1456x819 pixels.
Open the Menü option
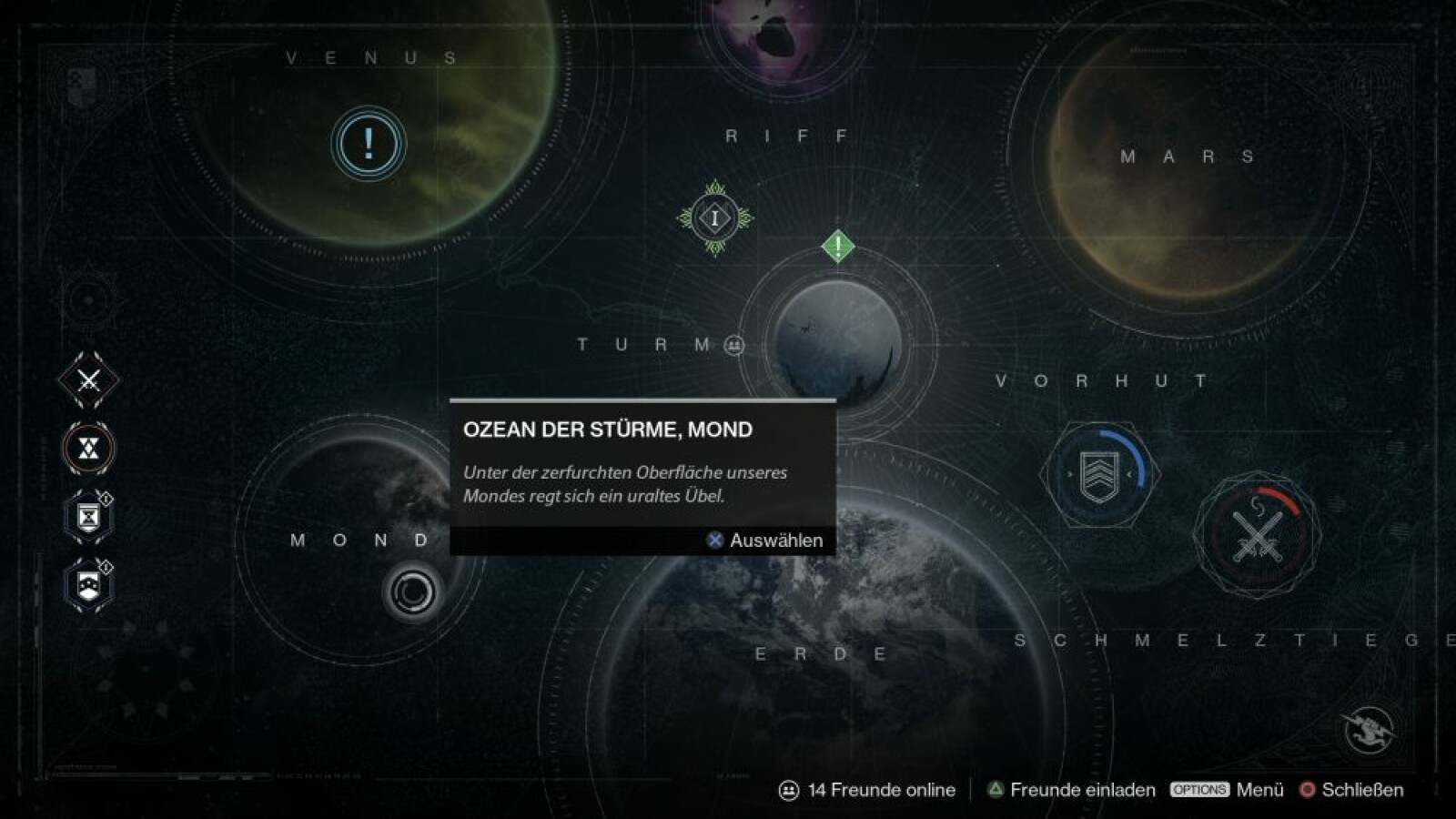tap(1228, 790)
